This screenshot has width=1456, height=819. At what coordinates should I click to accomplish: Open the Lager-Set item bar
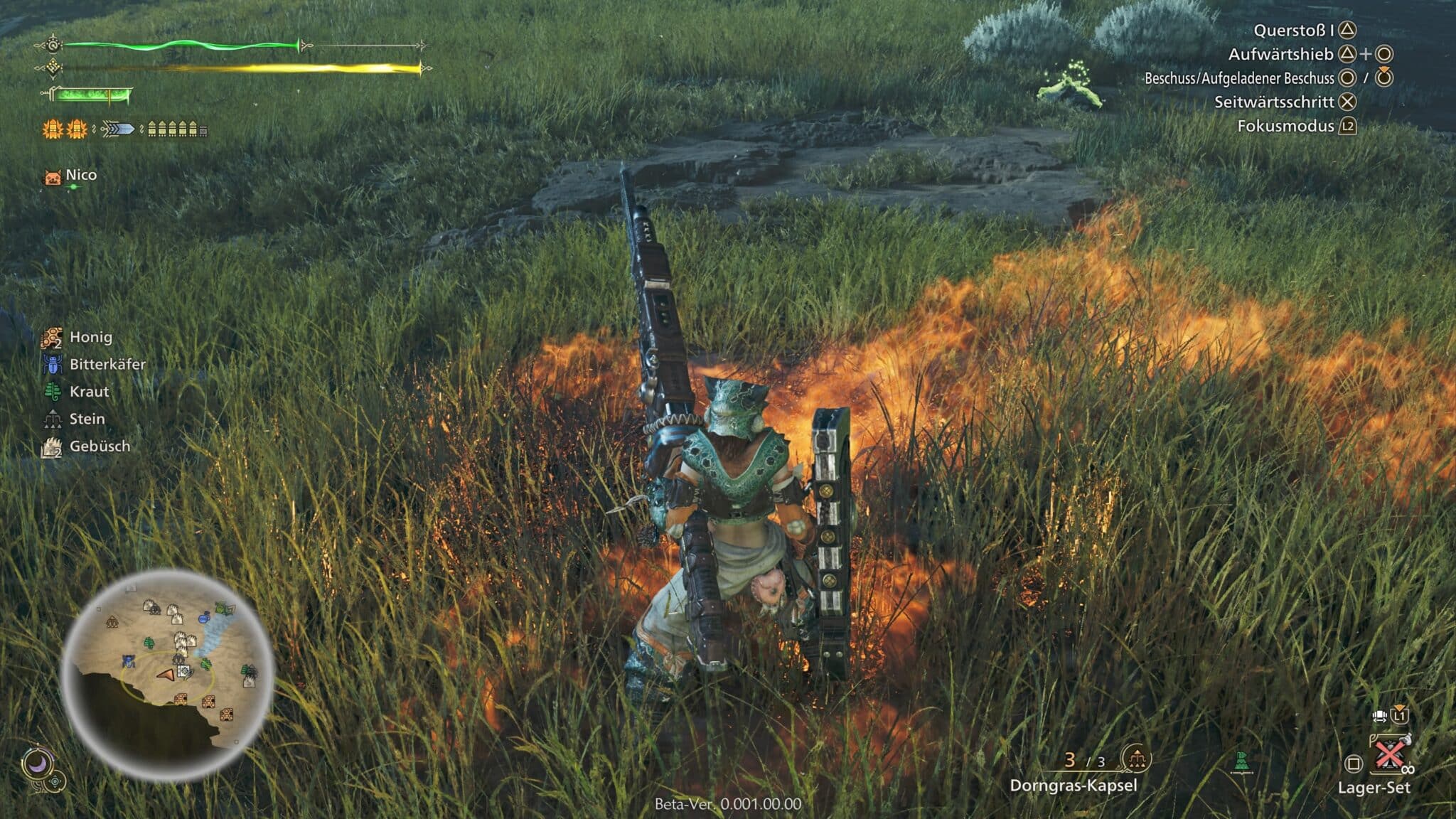[x=1374, y=787]
